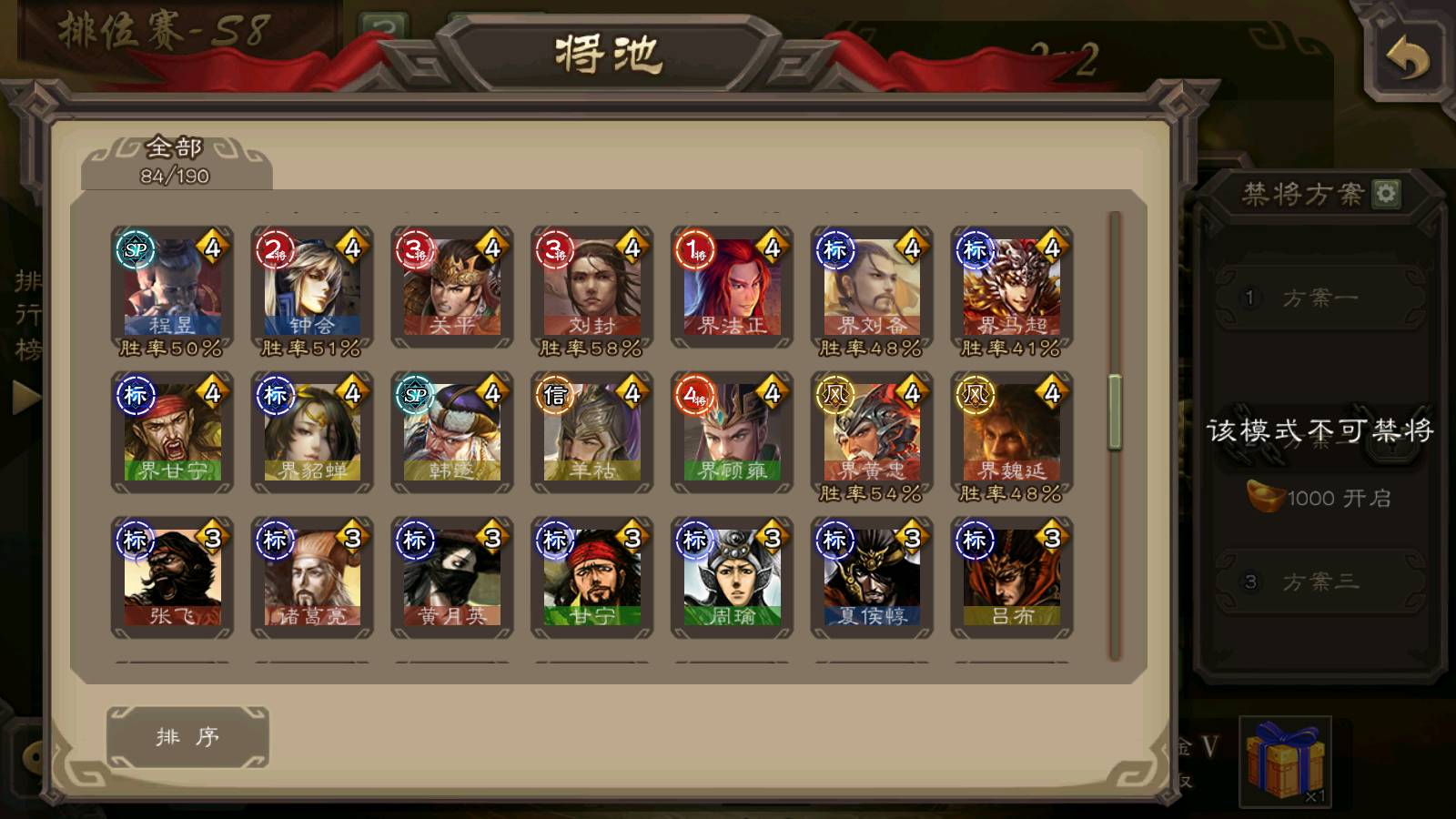
Task: Open the 禁将方案 gear settings
Action: tap(1386, 193)
